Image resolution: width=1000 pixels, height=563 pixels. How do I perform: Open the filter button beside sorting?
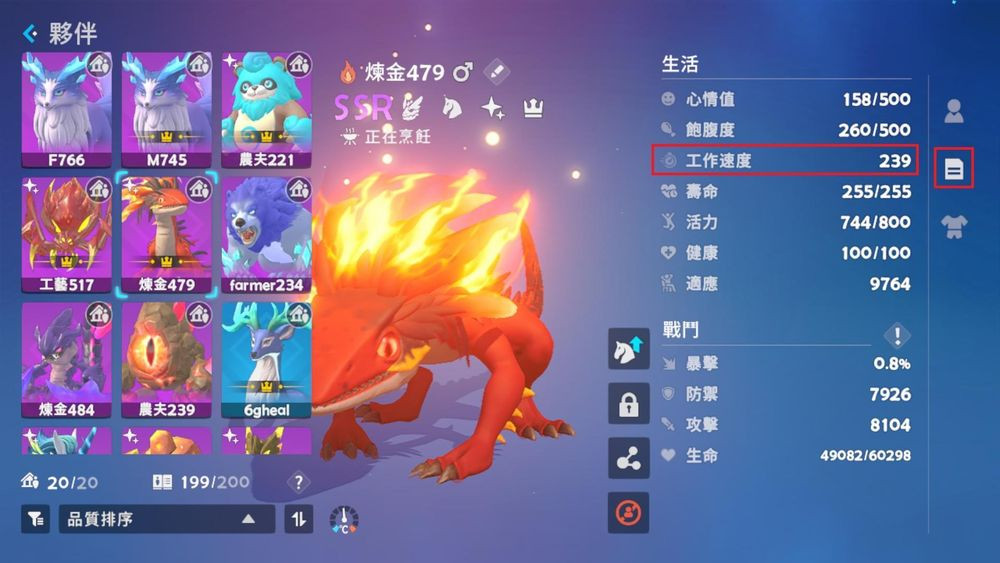35,519
